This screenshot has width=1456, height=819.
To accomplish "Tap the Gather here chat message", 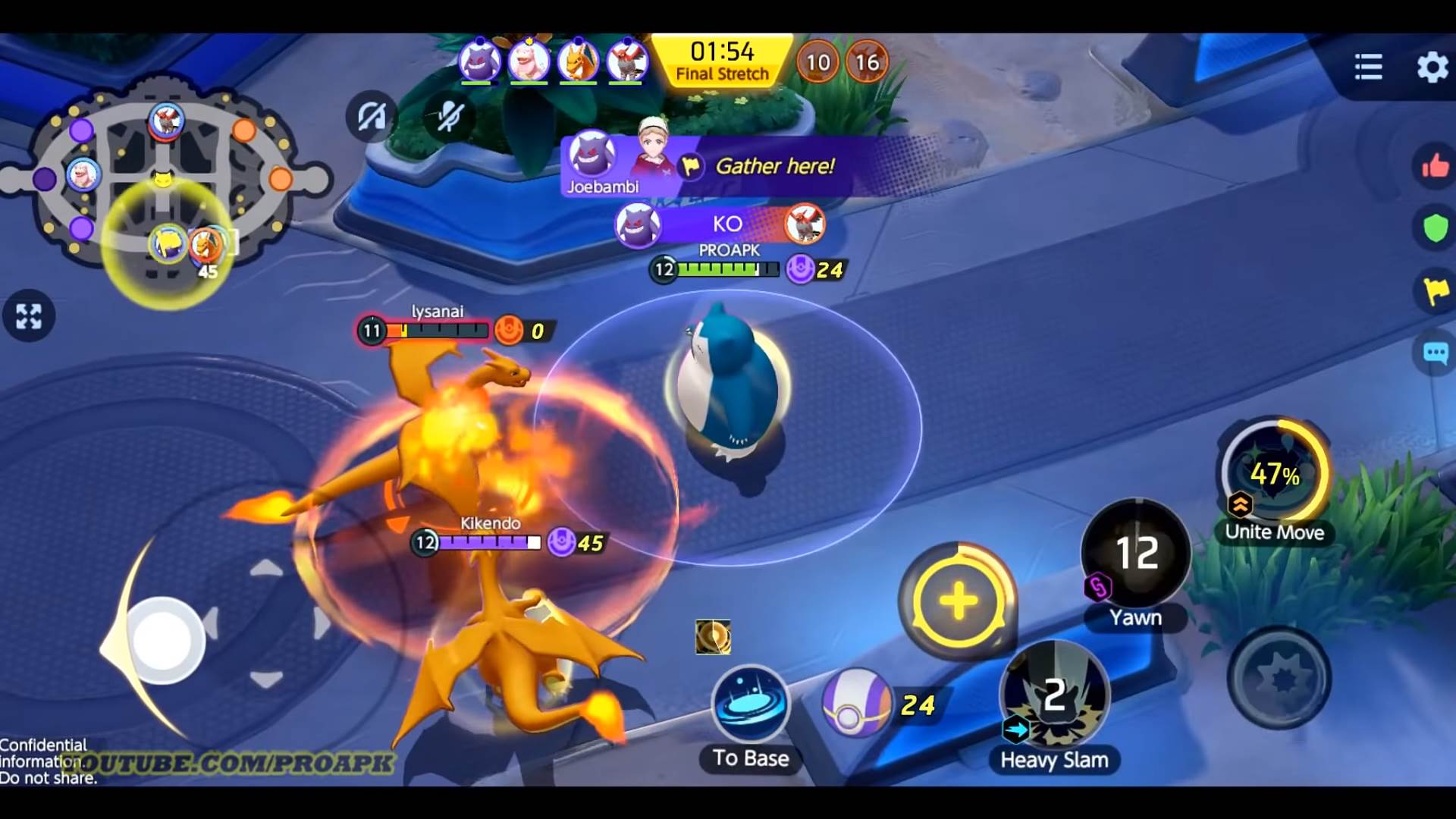I will tap(775, 167).
